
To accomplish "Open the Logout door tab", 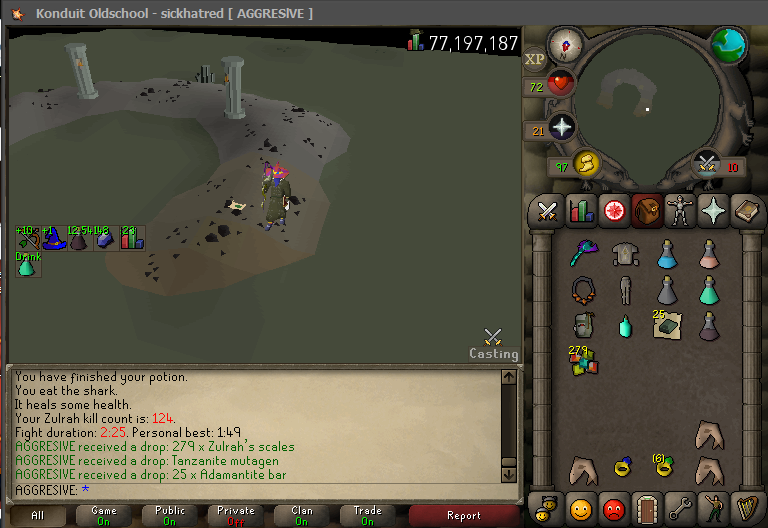I will 647,507.
